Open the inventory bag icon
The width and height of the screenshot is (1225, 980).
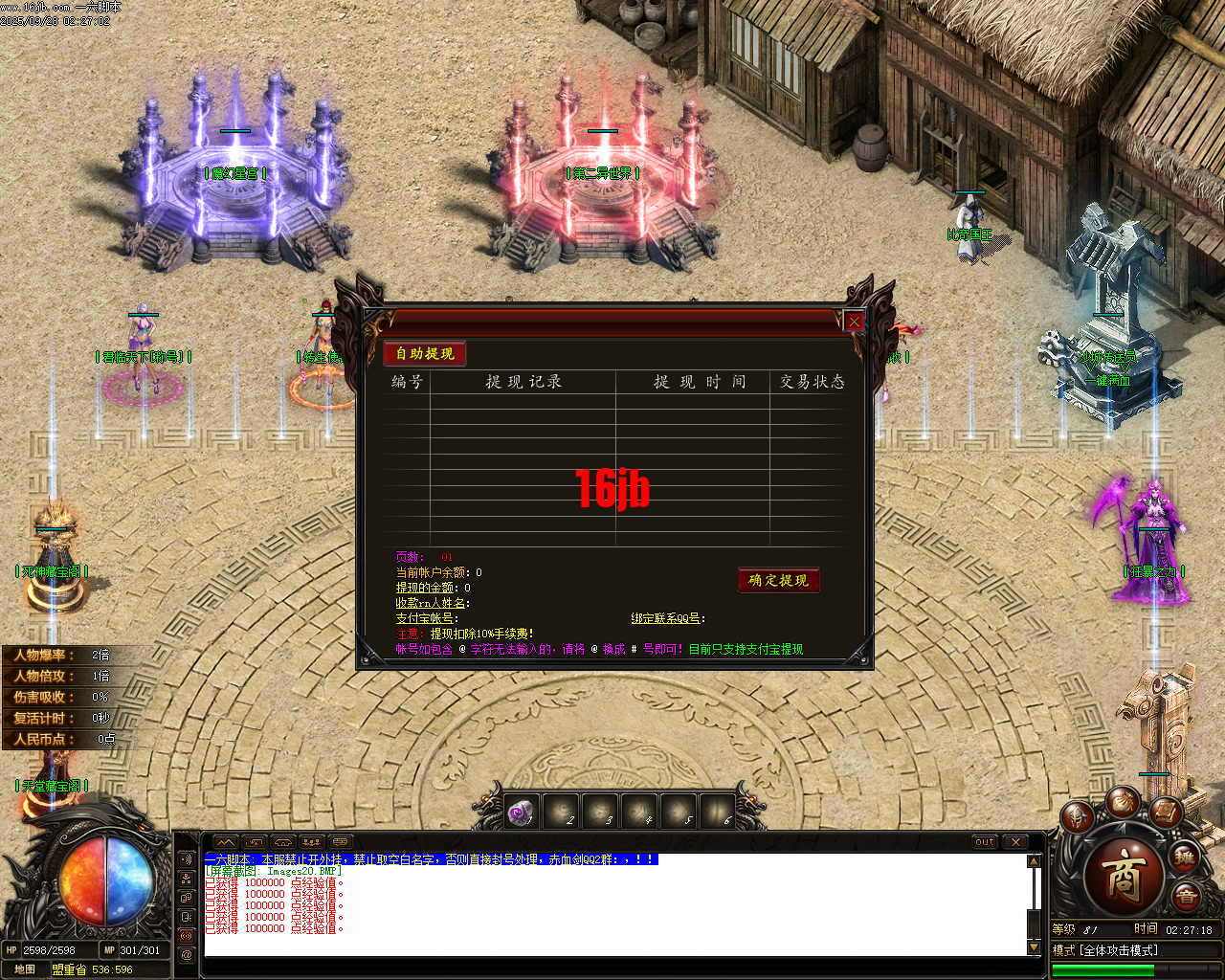tap(1125, 803)
